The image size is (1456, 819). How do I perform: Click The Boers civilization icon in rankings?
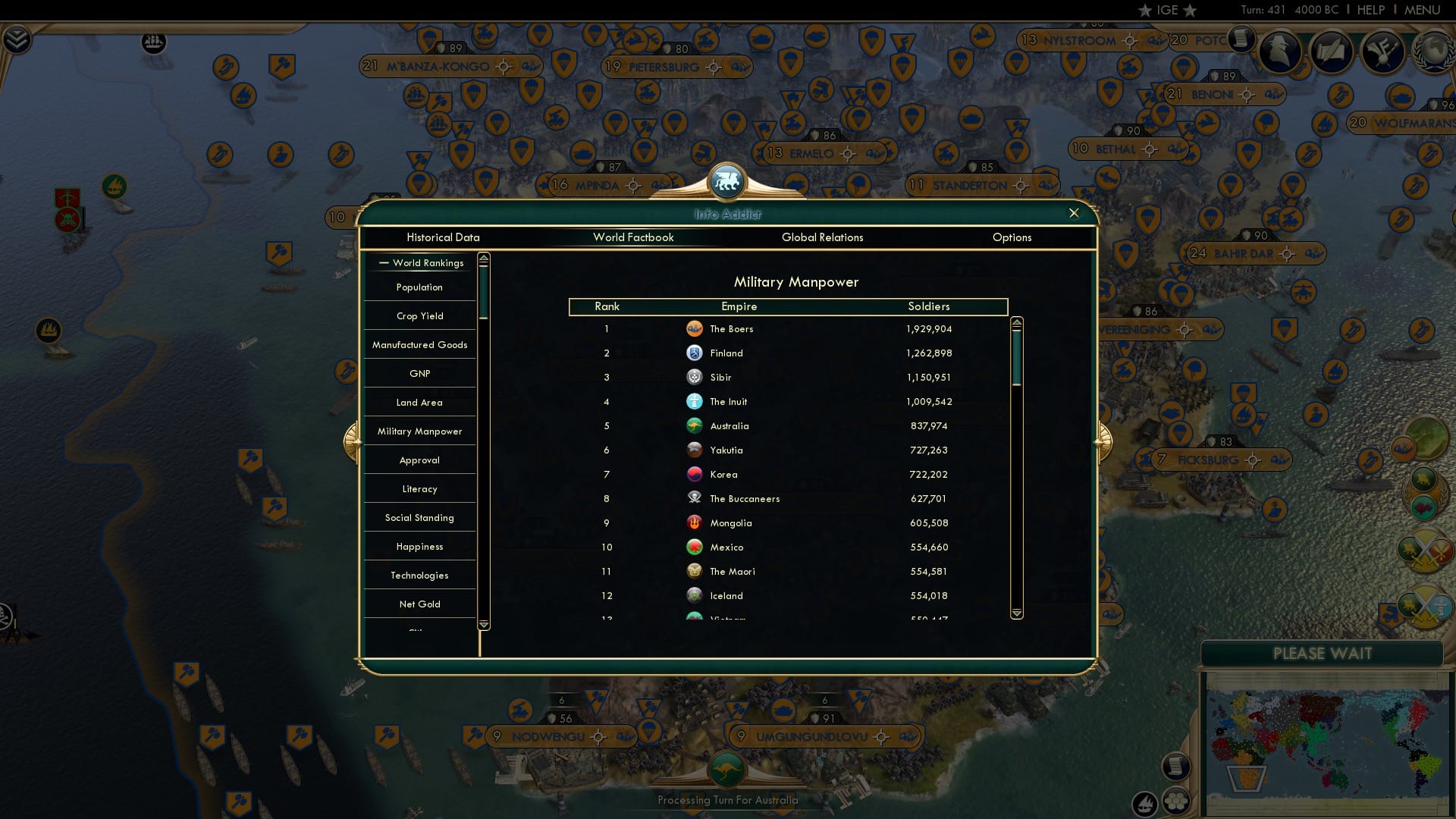(x=695, y=329)
